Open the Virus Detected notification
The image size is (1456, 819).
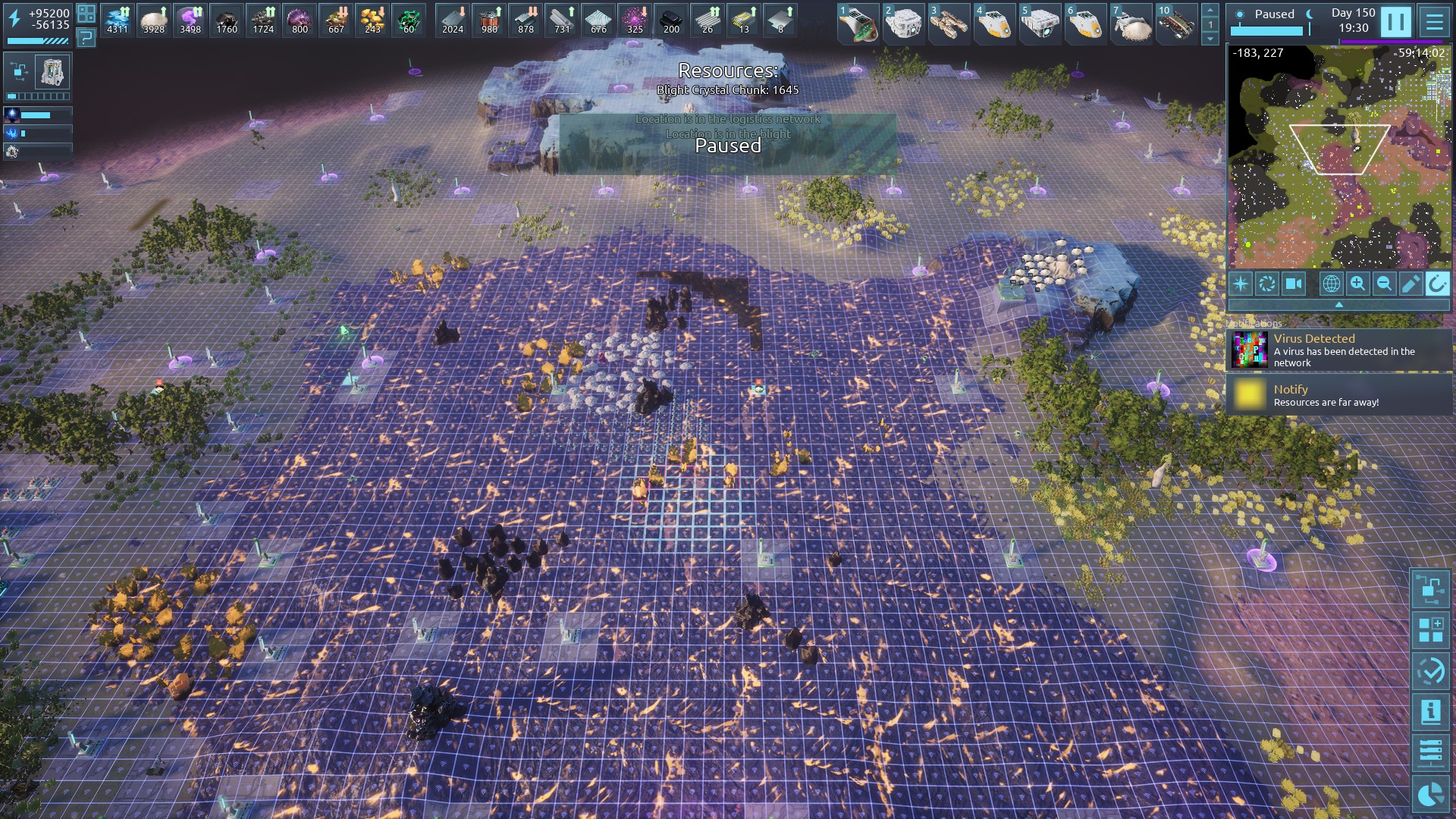click(1339, 350)
